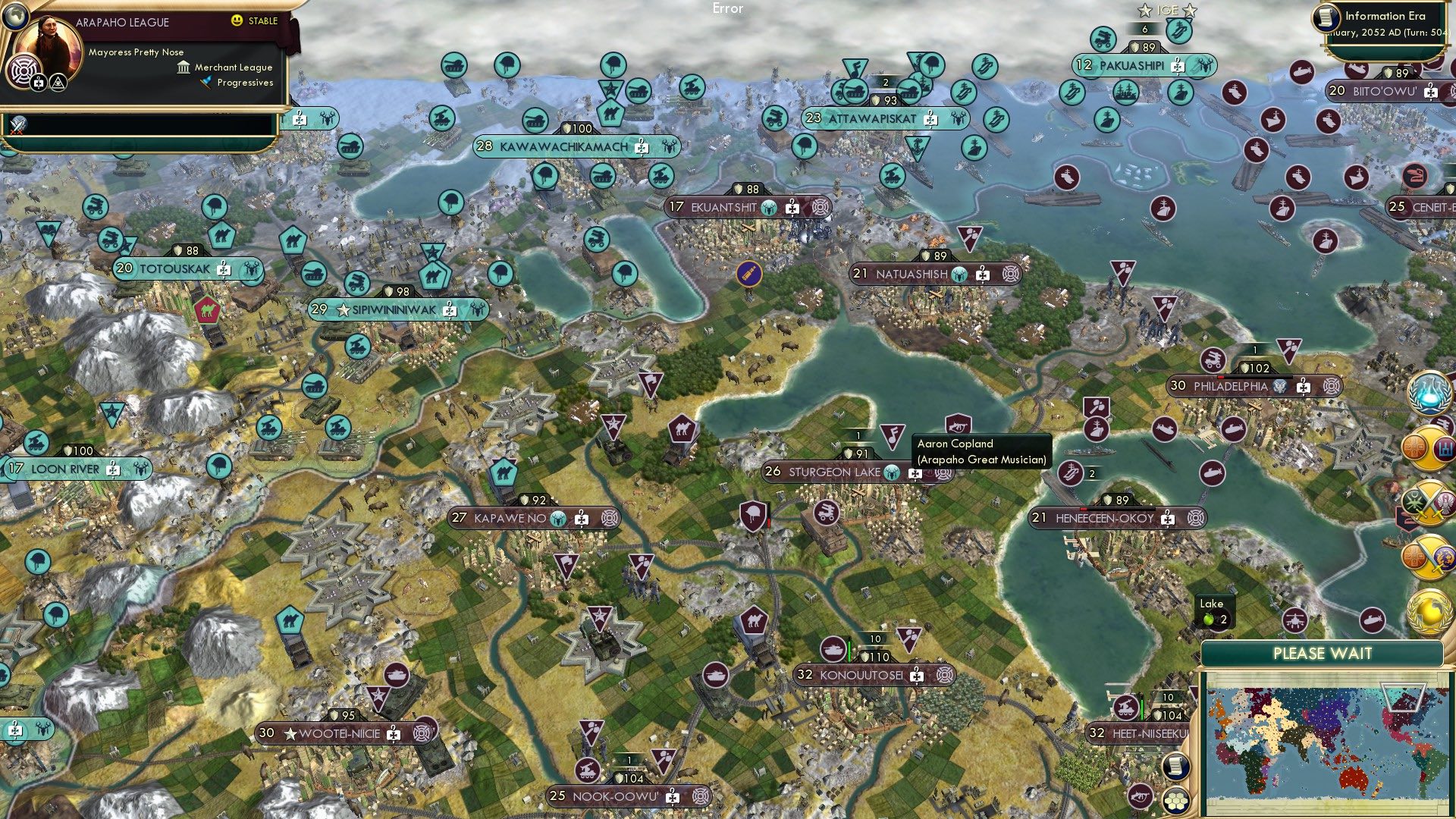1456x819 pixels.
Task: Click the STABLE happiness smiley indicator
Action: pyautogui.click(x=237, y=20)
